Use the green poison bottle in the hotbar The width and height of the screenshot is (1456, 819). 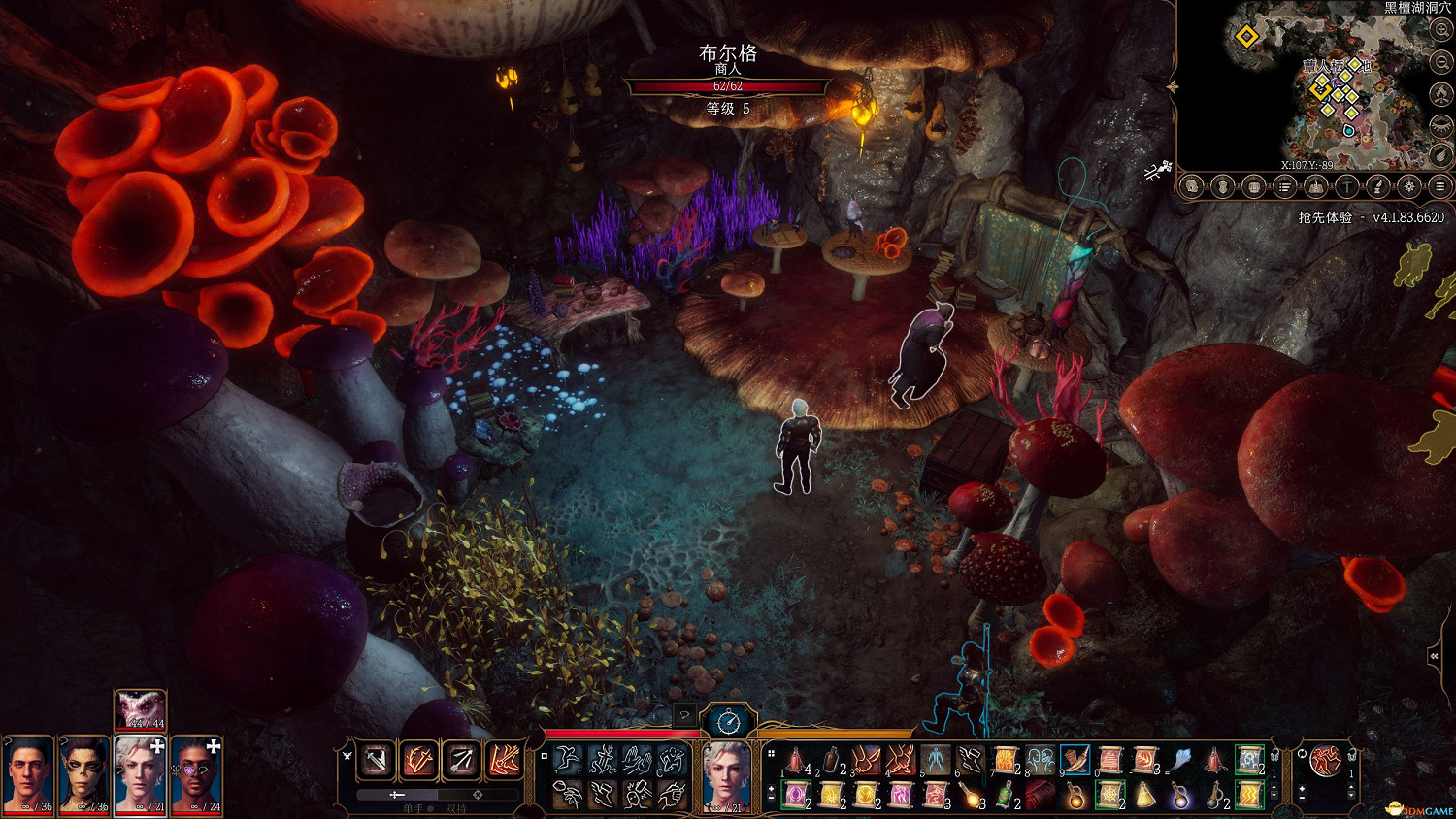coord(1006,796)
